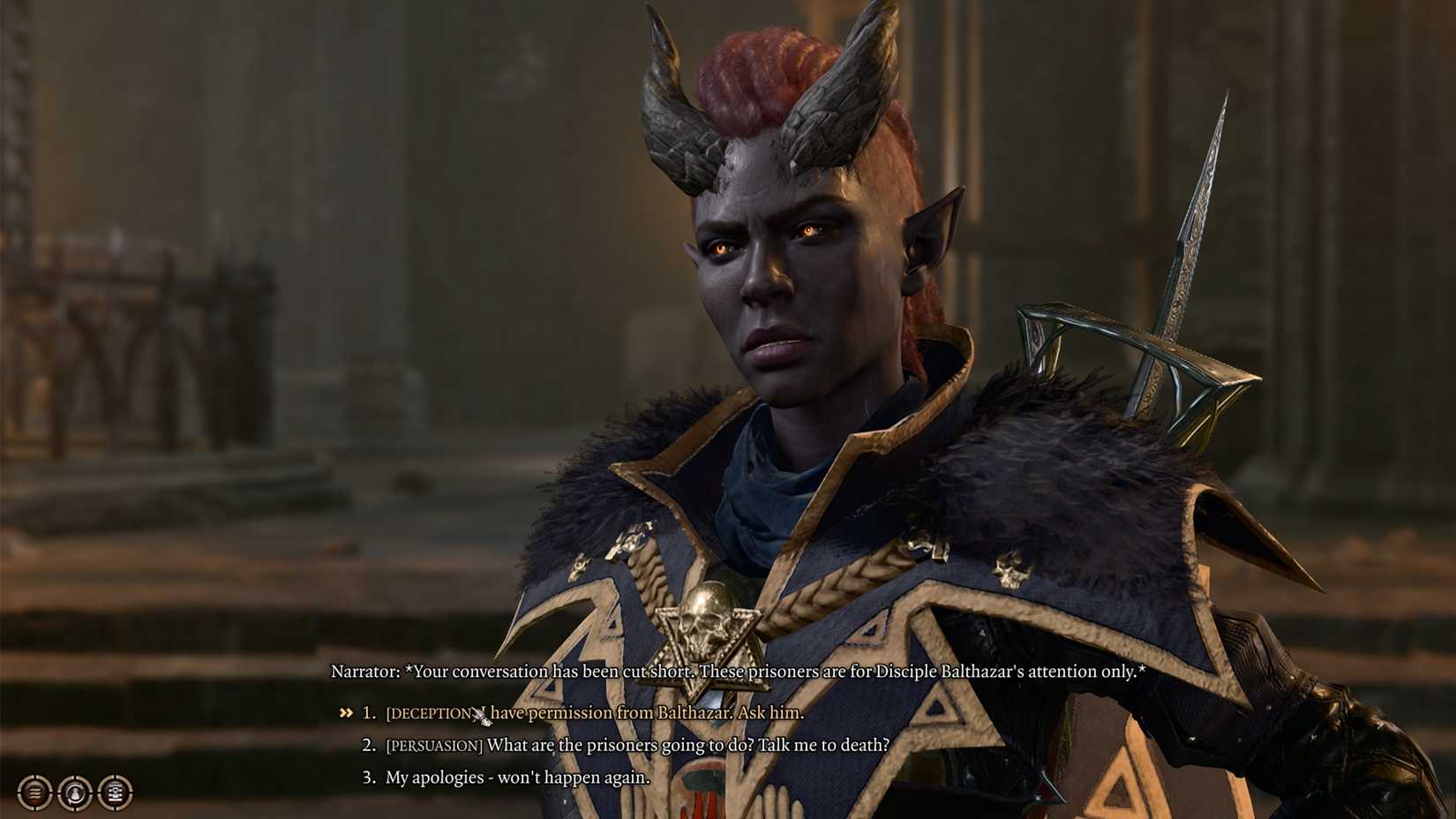Click the skull medallion on the armor

pyautogui.click(x=708, y=618)
